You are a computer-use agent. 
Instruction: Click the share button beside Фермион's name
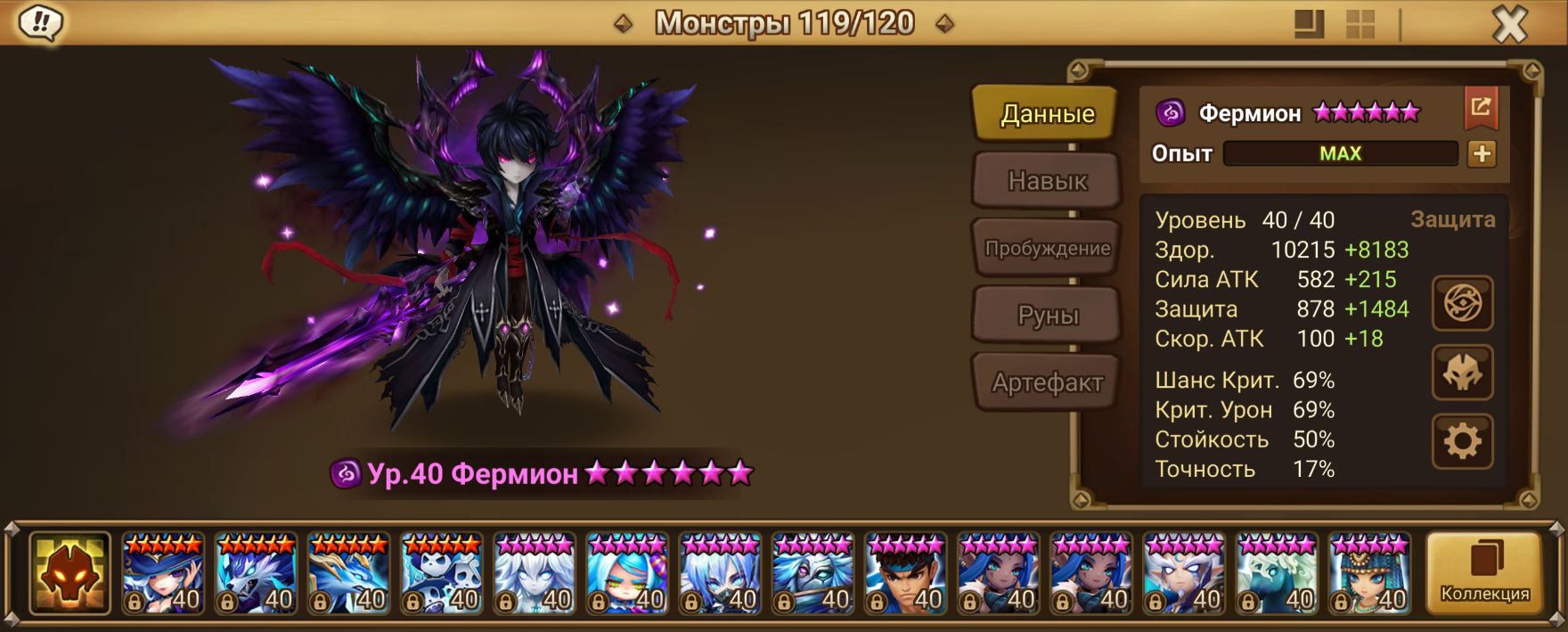tap(1481, 109)
